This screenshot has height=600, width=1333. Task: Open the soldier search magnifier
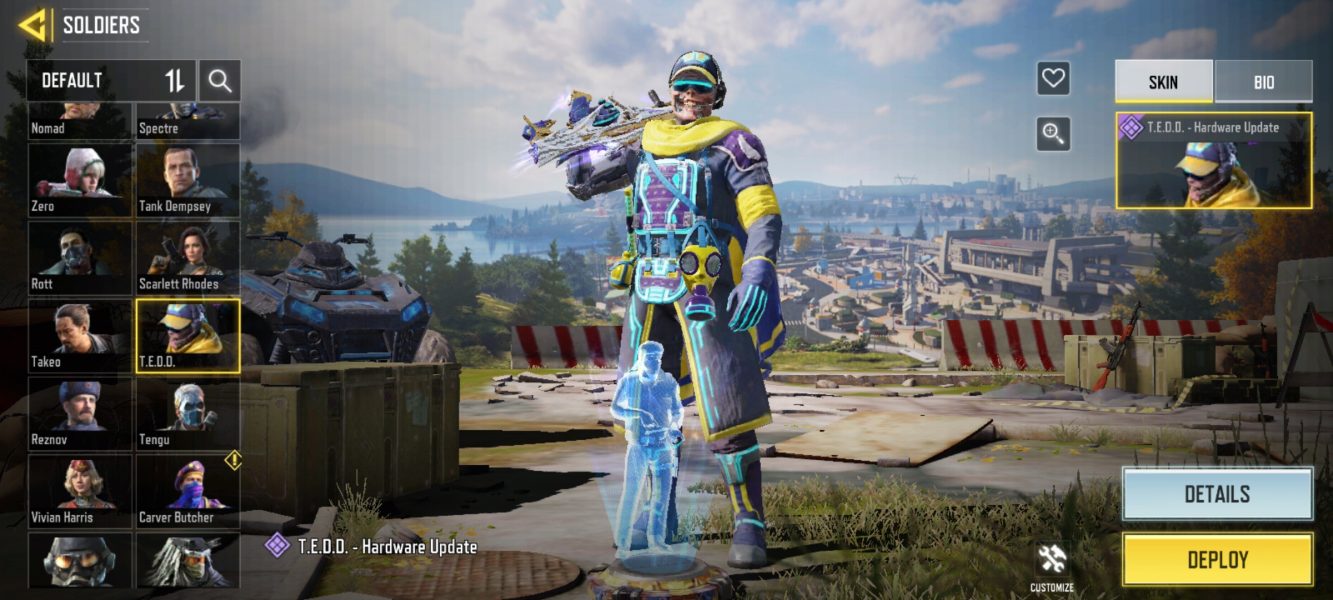(x=220, y=81)
